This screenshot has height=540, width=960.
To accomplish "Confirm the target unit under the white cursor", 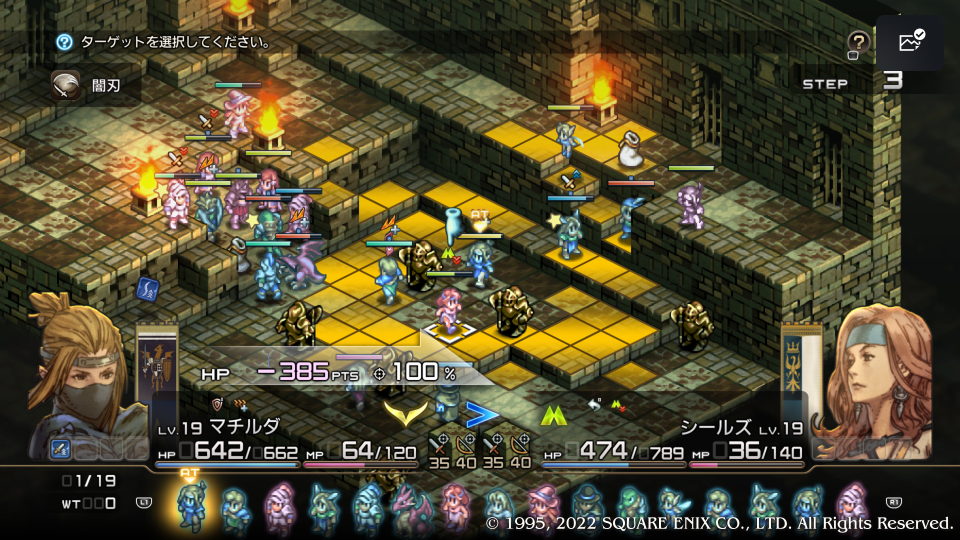I will pyautogui.click(x=446, y=314).
